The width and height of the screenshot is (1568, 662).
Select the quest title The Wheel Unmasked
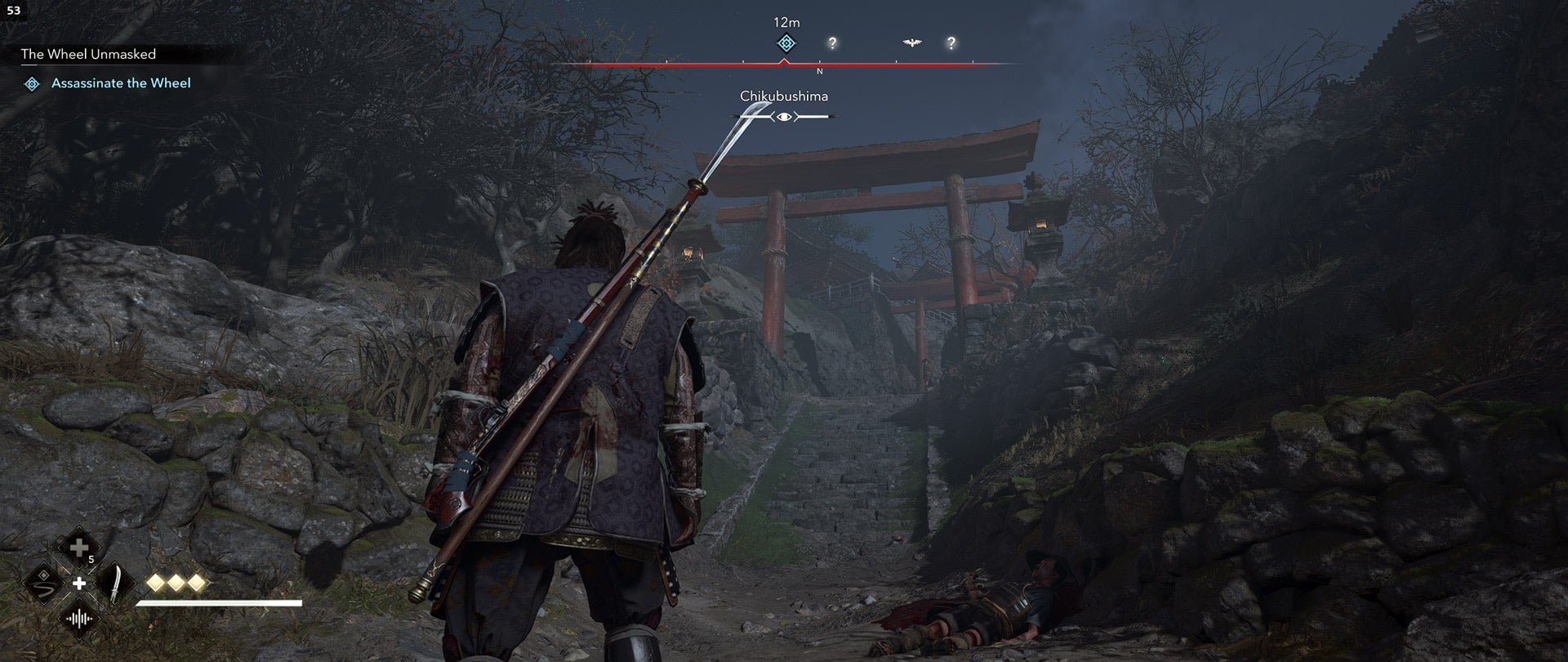coord(90,55)
